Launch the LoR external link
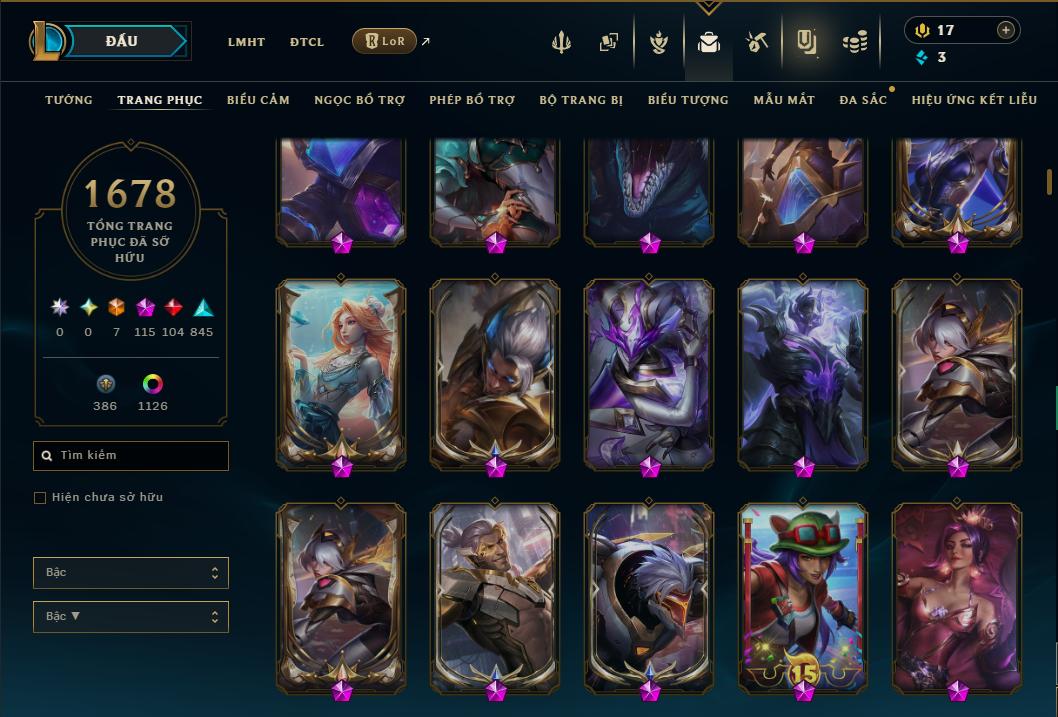The image size is (1058, 717). click(385, 41)
